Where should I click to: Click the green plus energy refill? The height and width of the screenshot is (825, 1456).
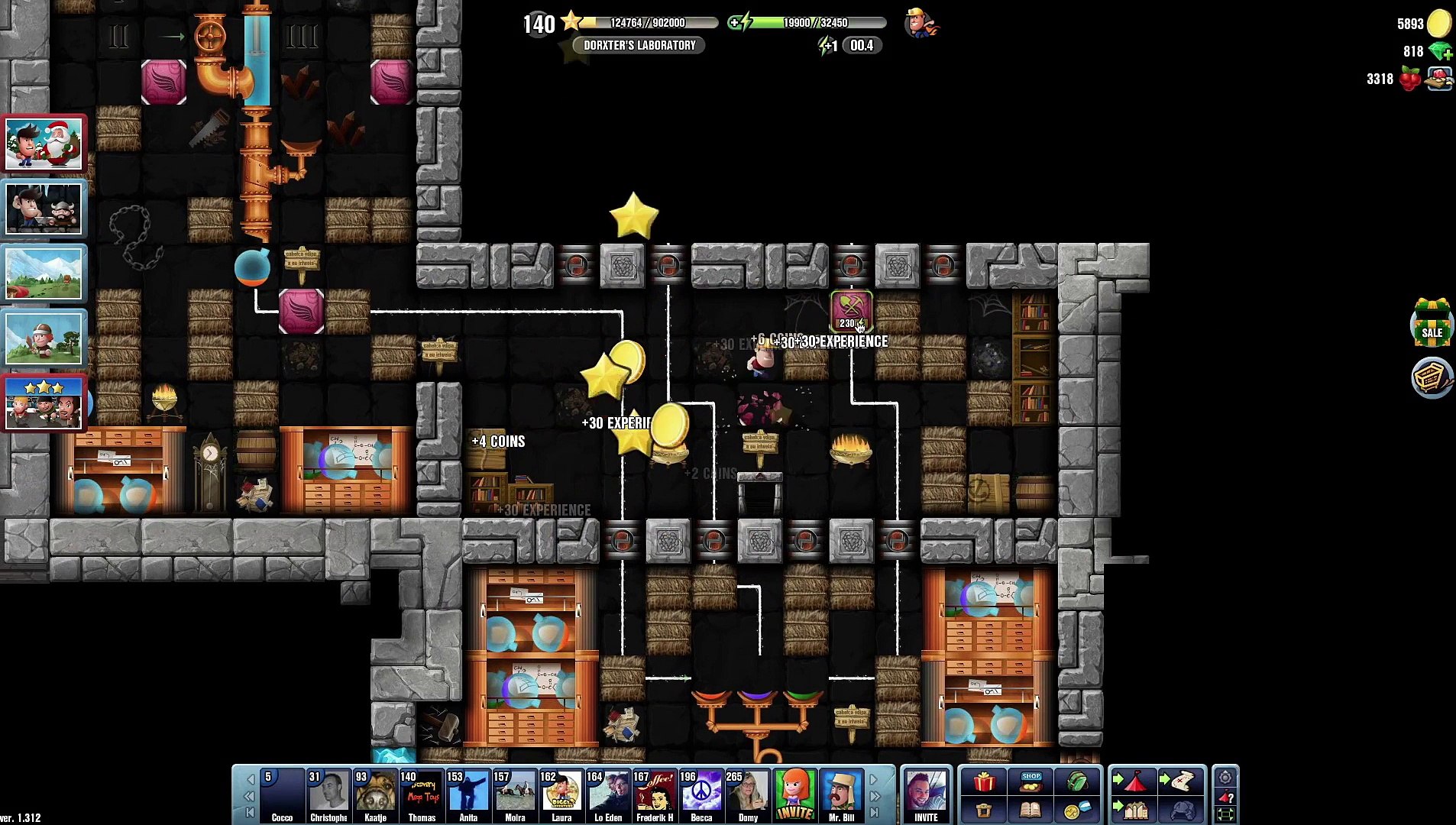coord(735,23)
